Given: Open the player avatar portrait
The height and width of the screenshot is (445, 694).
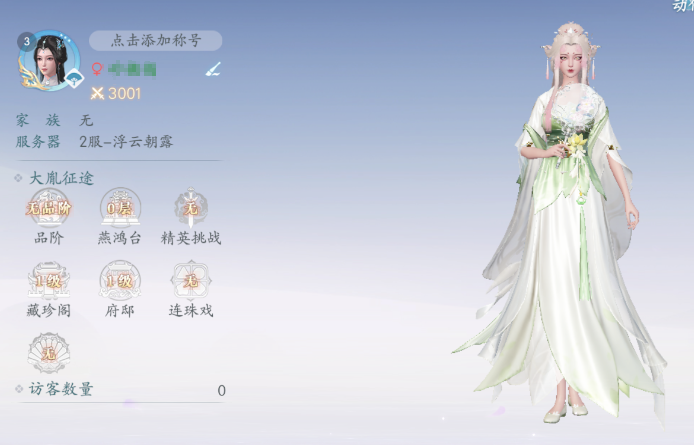Looking at the screenshot, I should pyautogui.click(x=49, y=60).
